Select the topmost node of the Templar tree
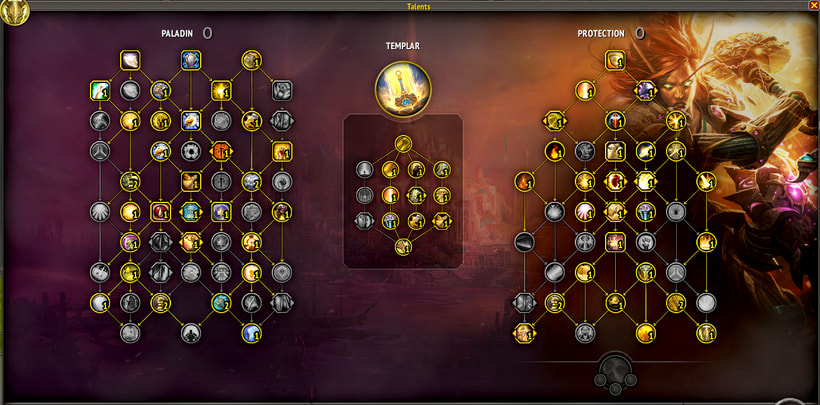 point(403,143)
